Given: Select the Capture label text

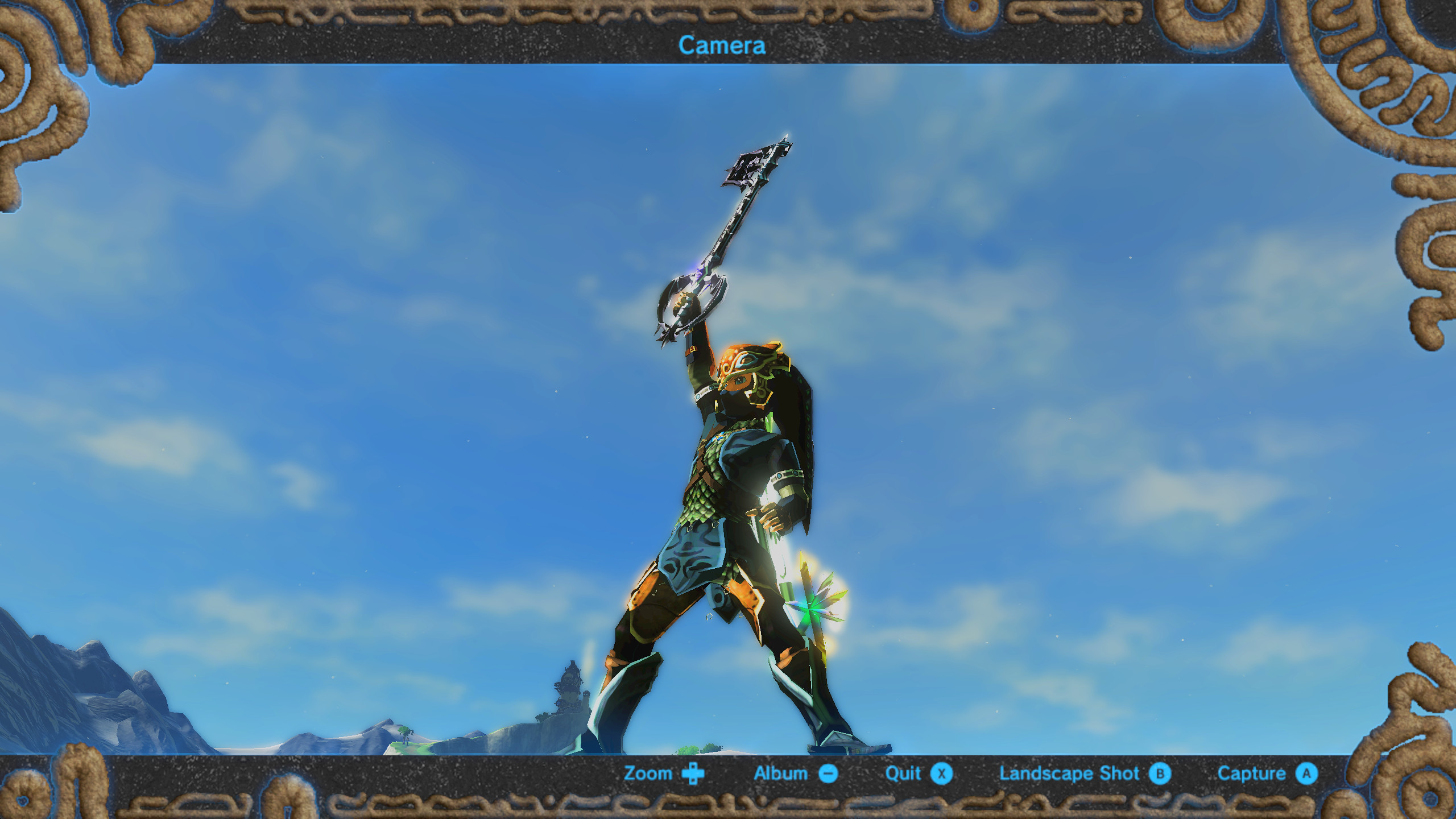Looking at the screenshot, I should [x=1253, y=773].
